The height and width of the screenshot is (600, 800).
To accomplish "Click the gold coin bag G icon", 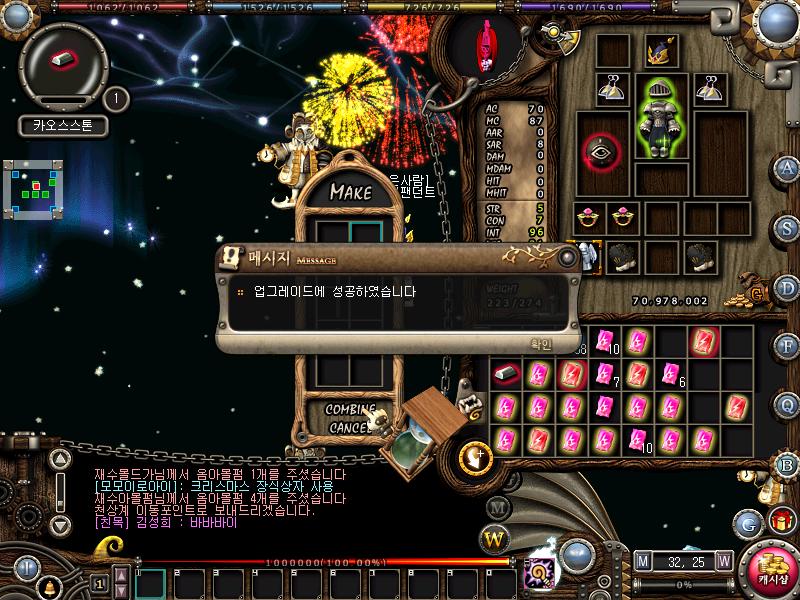I will click(758, 293).
